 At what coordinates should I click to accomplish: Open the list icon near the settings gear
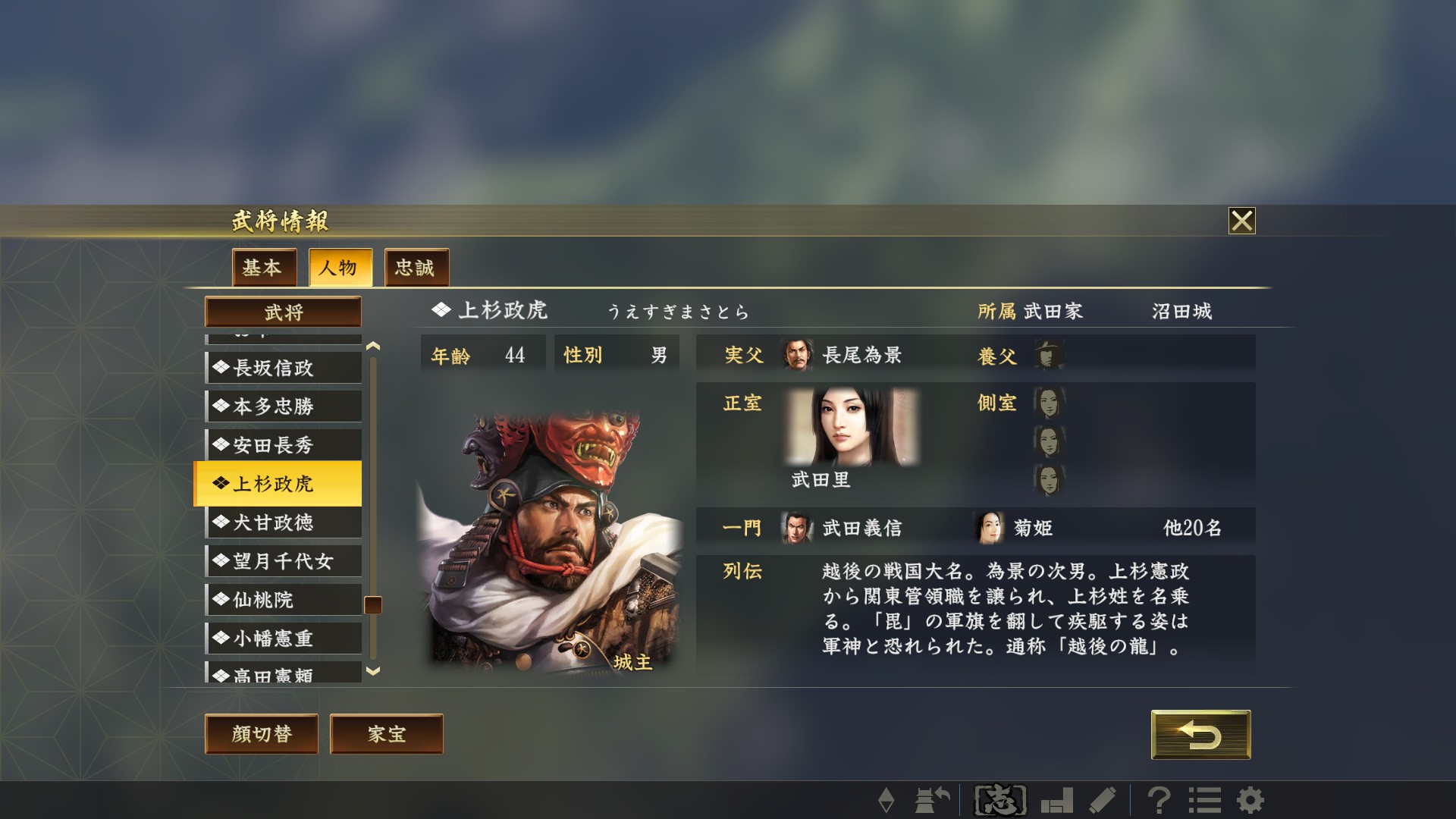click(1207, 799)
